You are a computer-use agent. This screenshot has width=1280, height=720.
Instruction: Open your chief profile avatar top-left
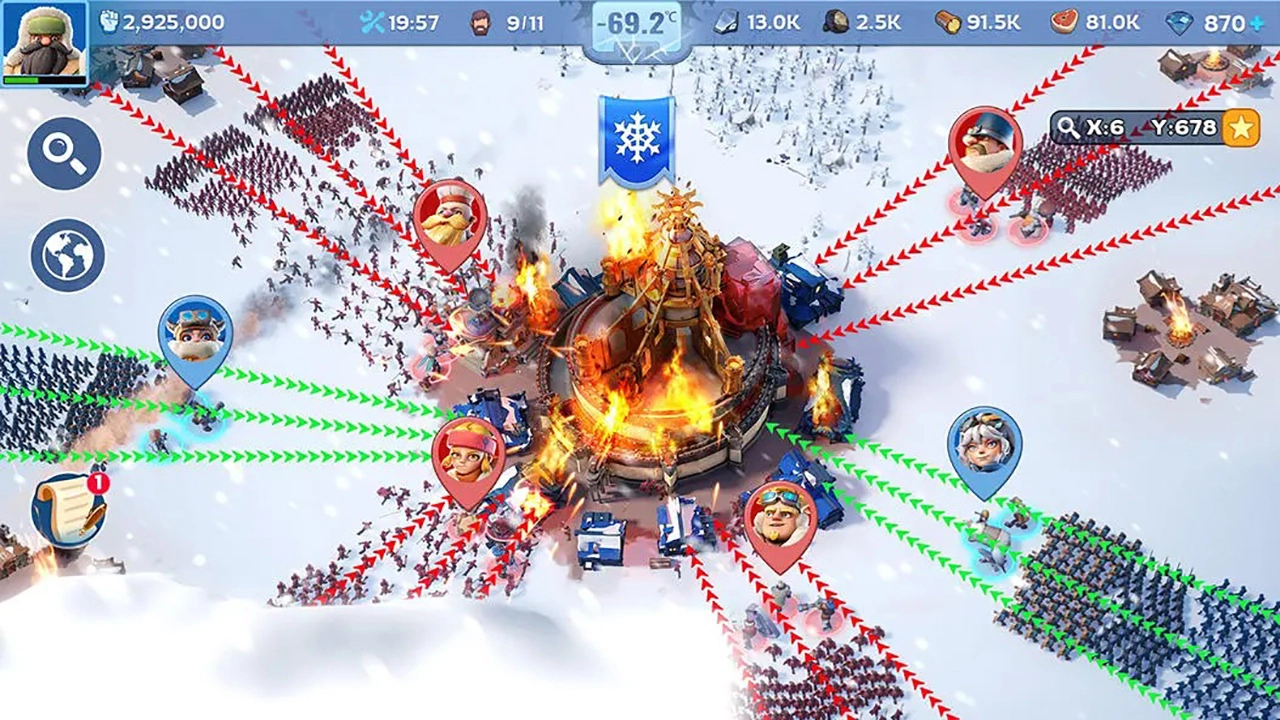coord(42,40)
